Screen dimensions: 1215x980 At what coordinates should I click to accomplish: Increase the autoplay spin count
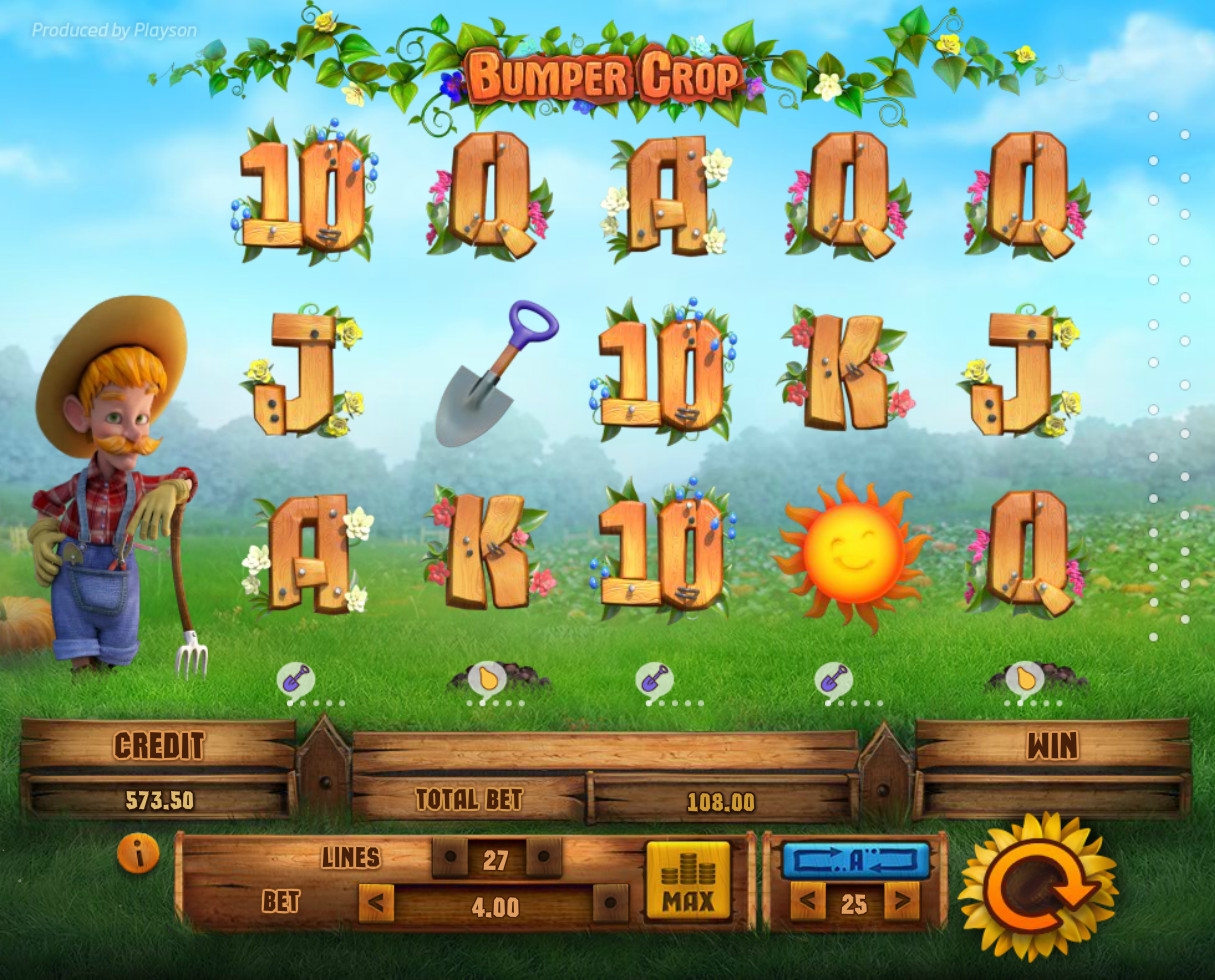coord(901,904)
